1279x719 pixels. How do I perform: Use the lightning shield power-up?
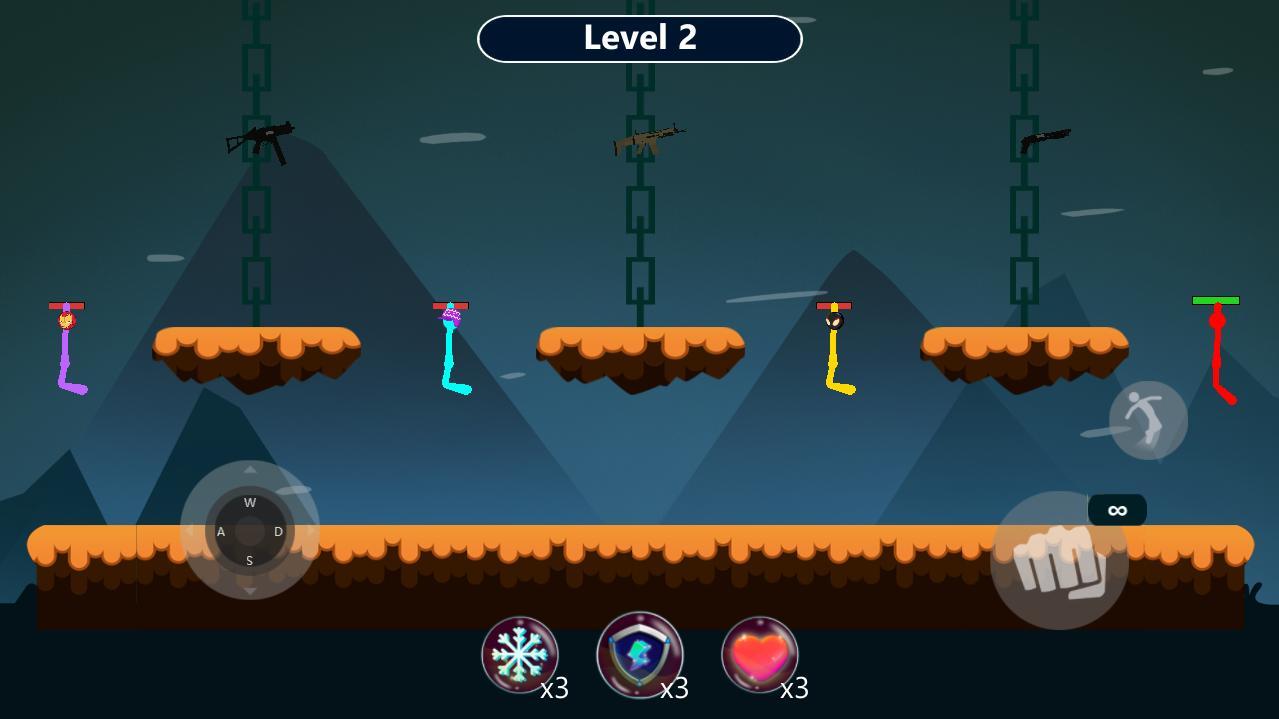(x=640, y=655)
